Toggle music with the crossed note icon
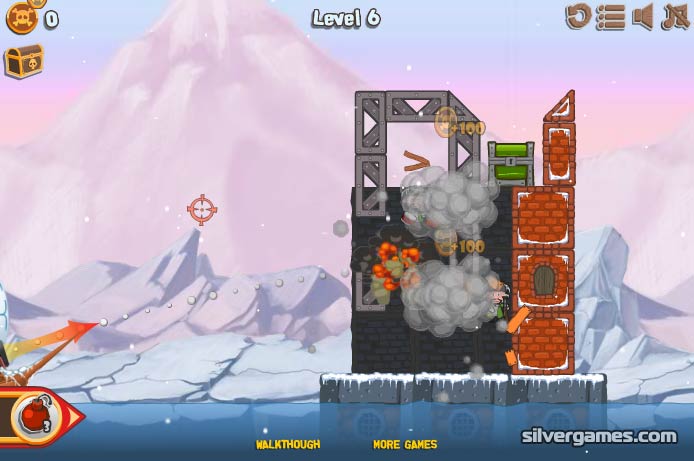Viewport: 694px width, 461px height. [673, 16]
